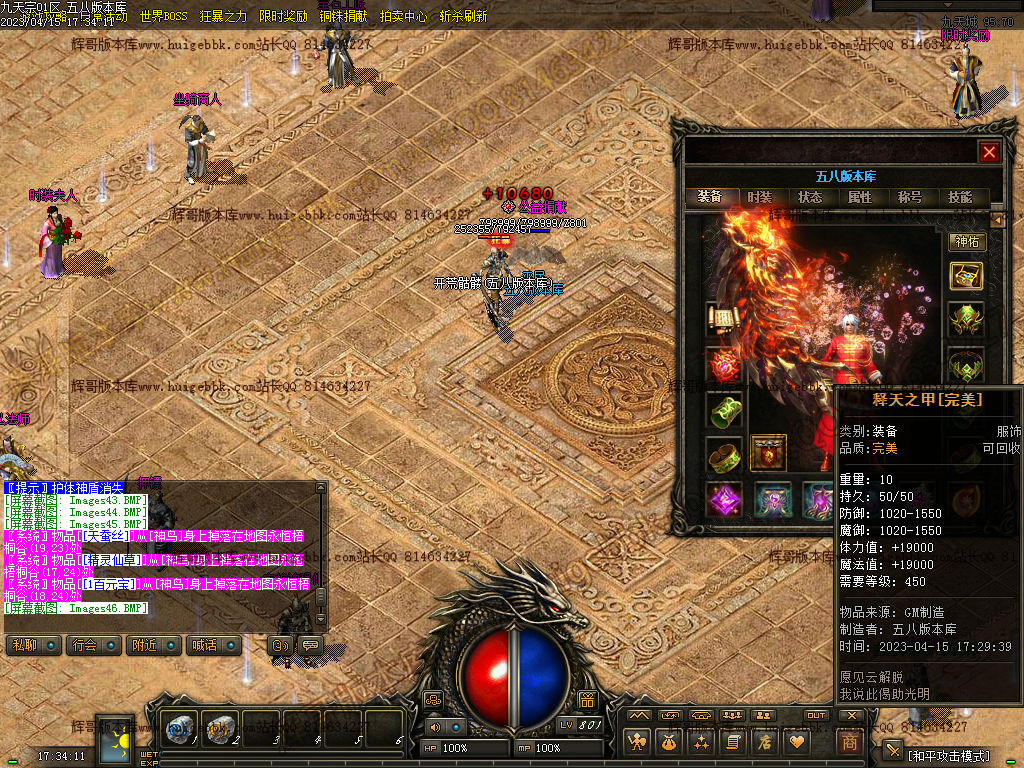Open the 商 shop button
1024x768 pixels.
point(850,743)
